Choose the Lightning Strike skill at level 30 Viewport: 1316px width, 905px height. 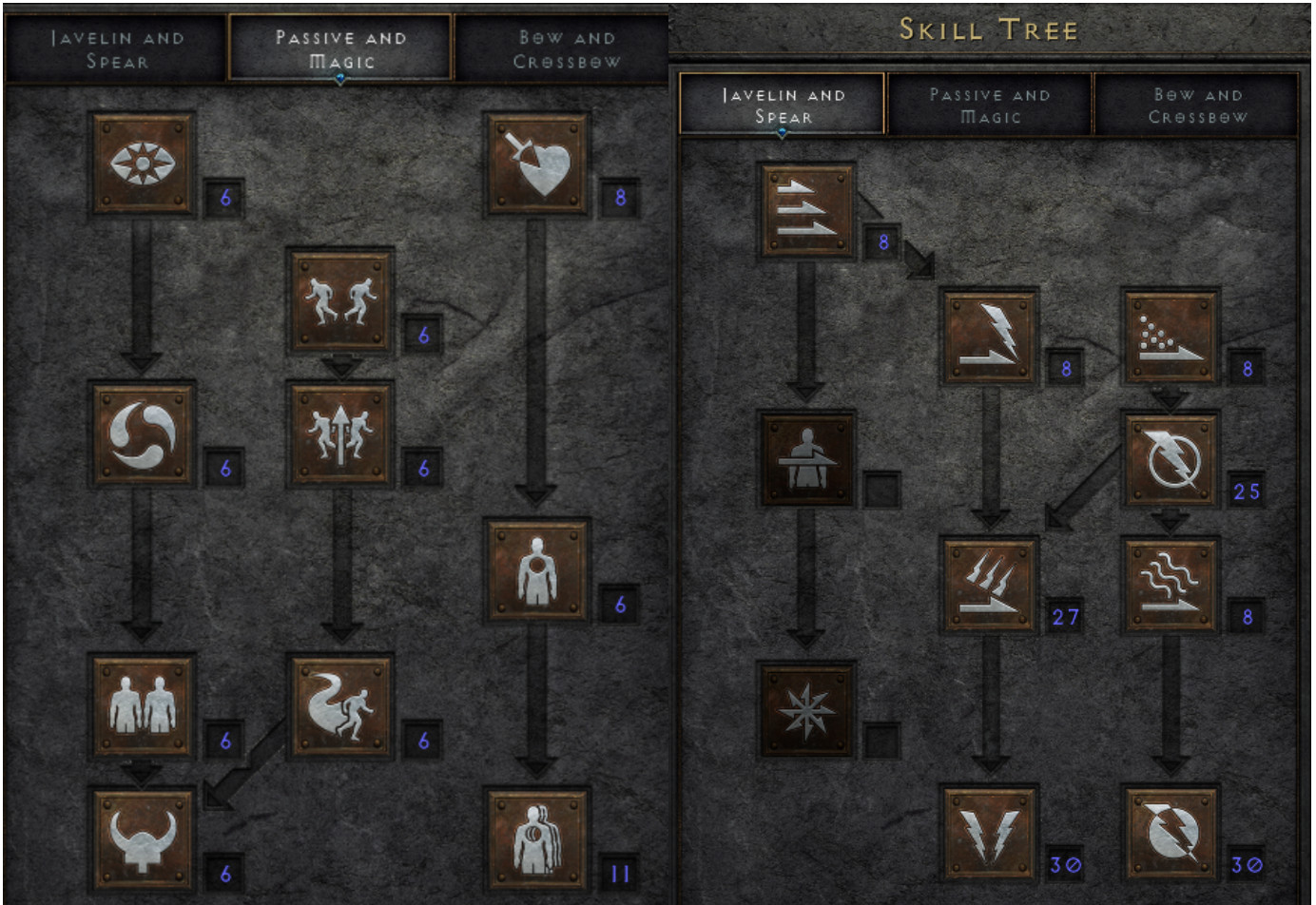point(989,834)
